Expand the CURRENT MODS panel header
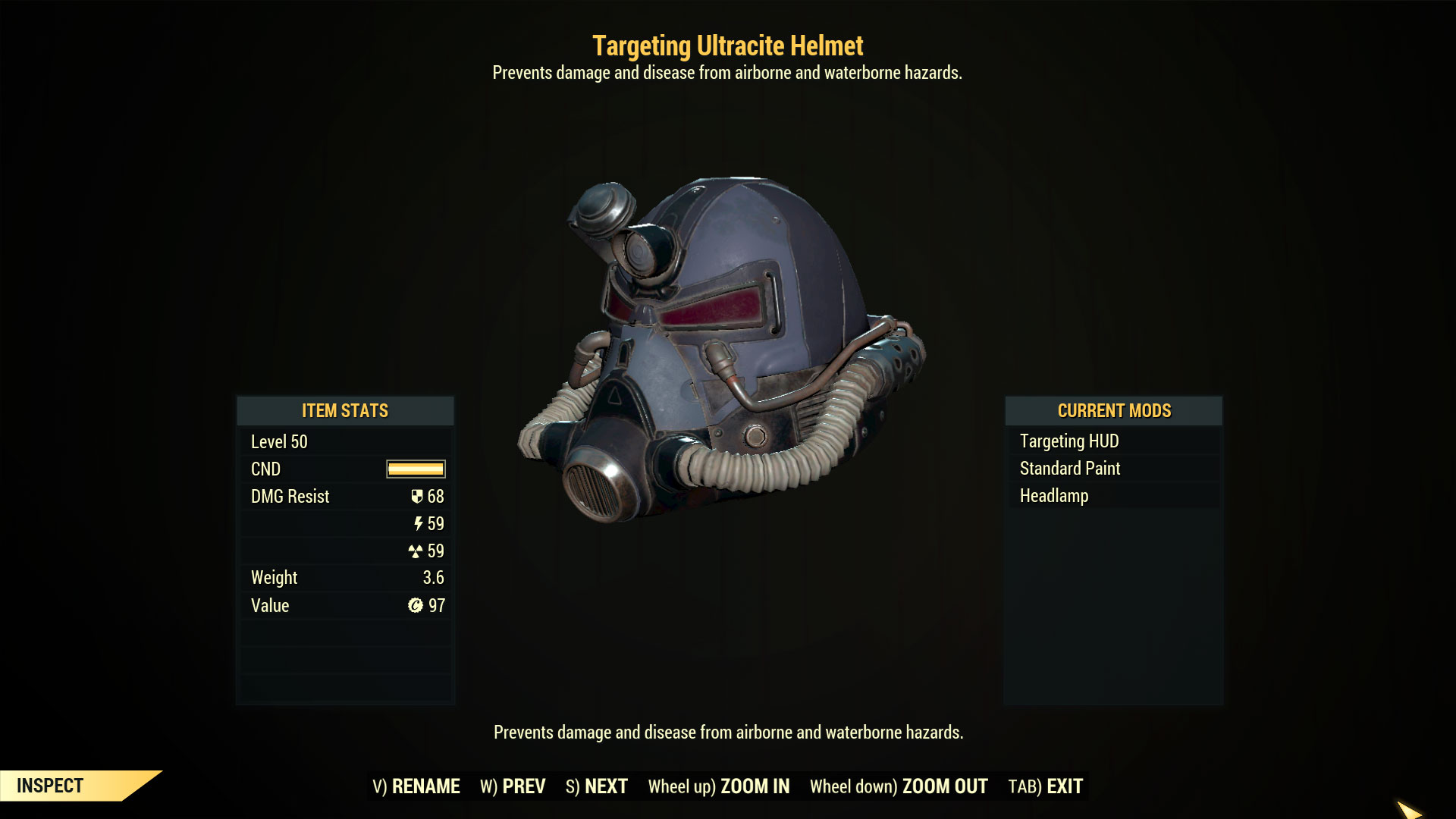 coord(1113,411)
